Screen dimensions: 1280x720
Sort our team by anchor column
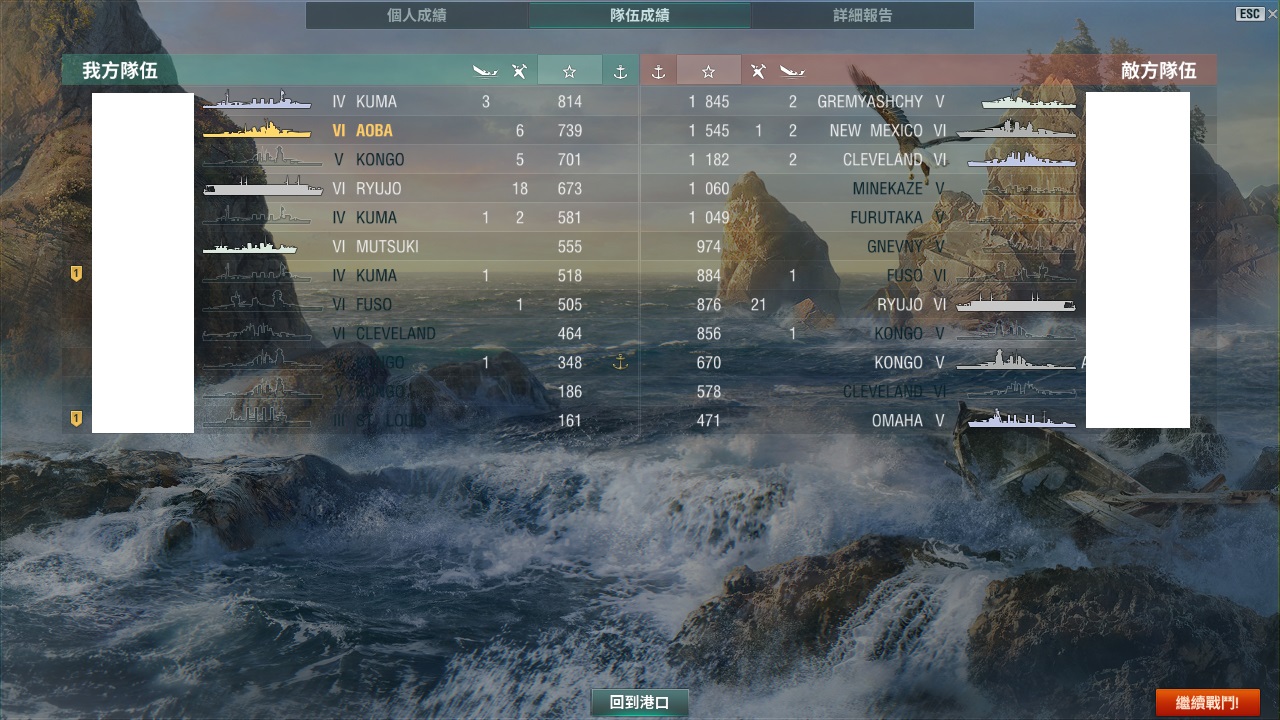point(620,71)
